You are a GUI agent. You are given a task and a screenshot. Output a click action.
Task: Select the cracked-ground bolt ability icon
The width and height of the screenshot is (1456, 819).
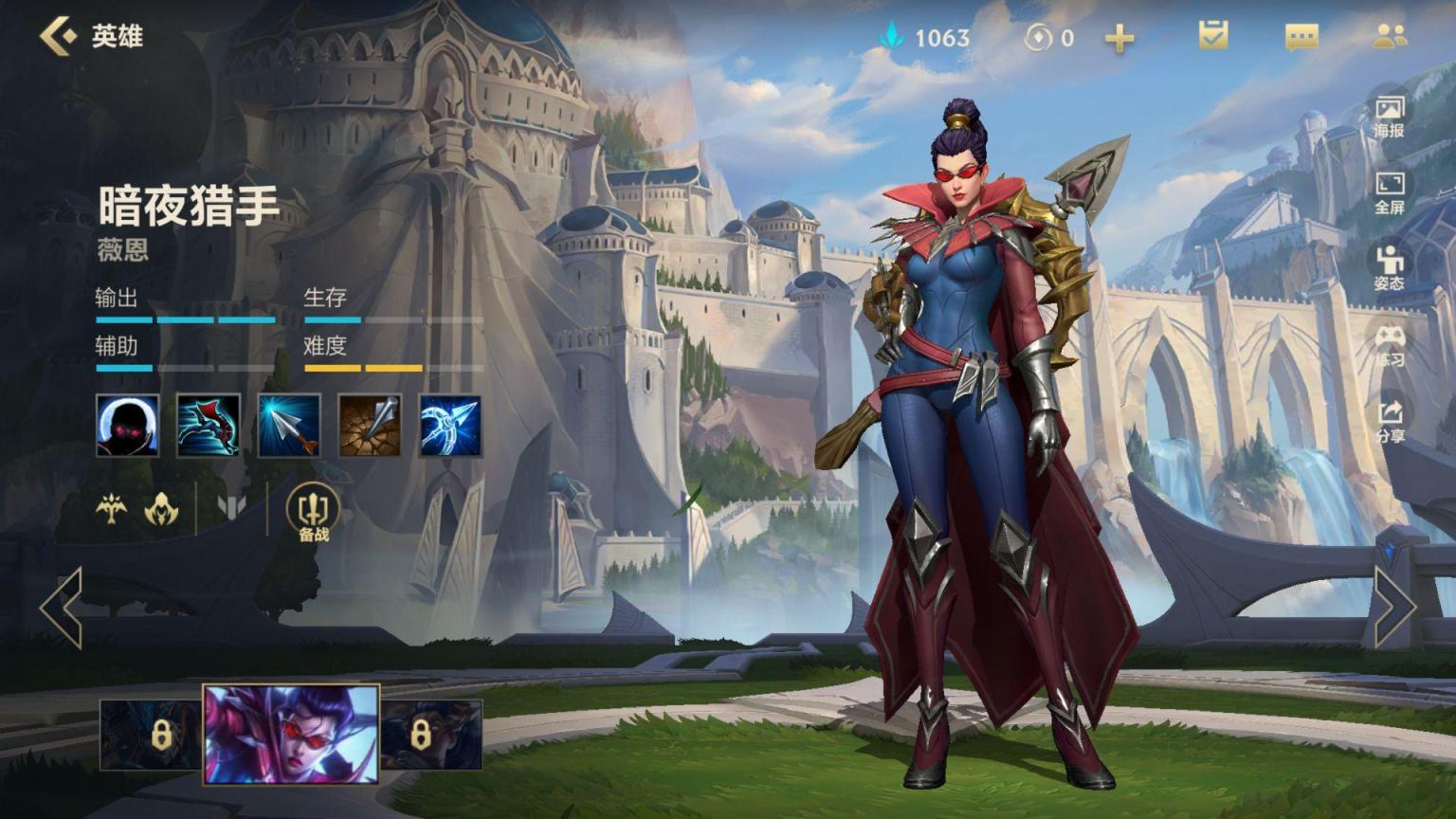[x=370, y=426]
